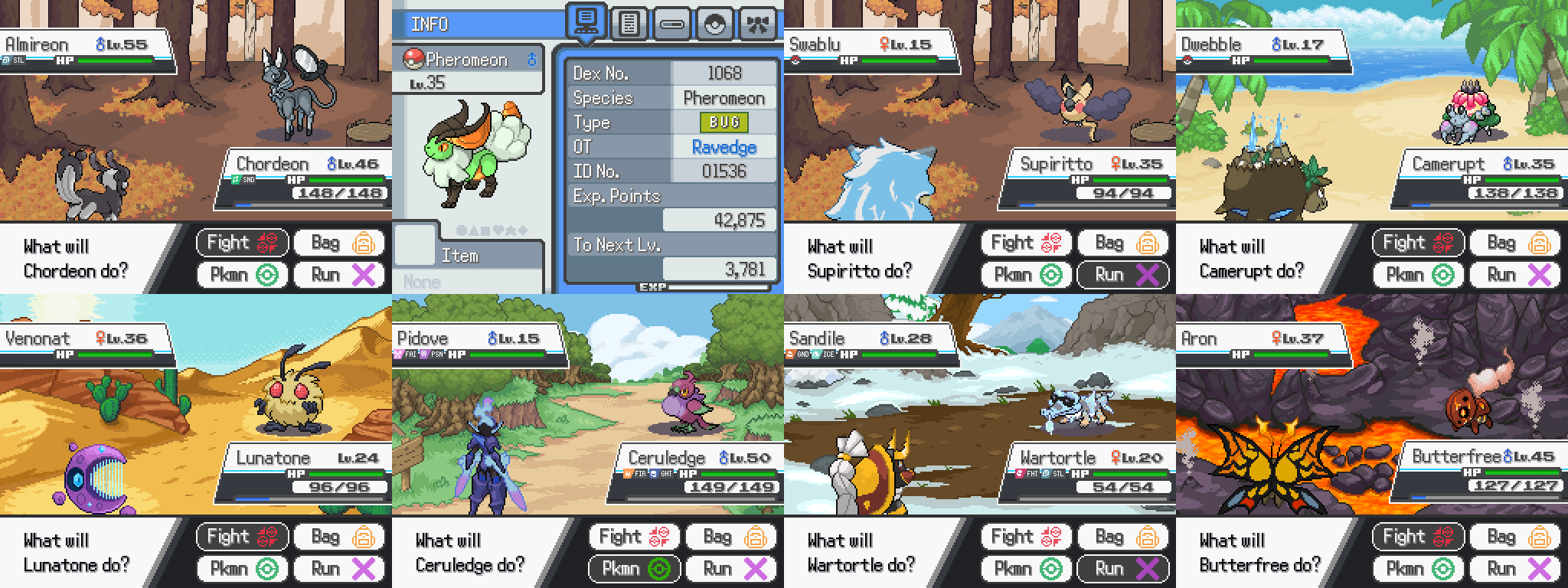
Task: Open the document page summary tab
Action: tap(629, 24)
